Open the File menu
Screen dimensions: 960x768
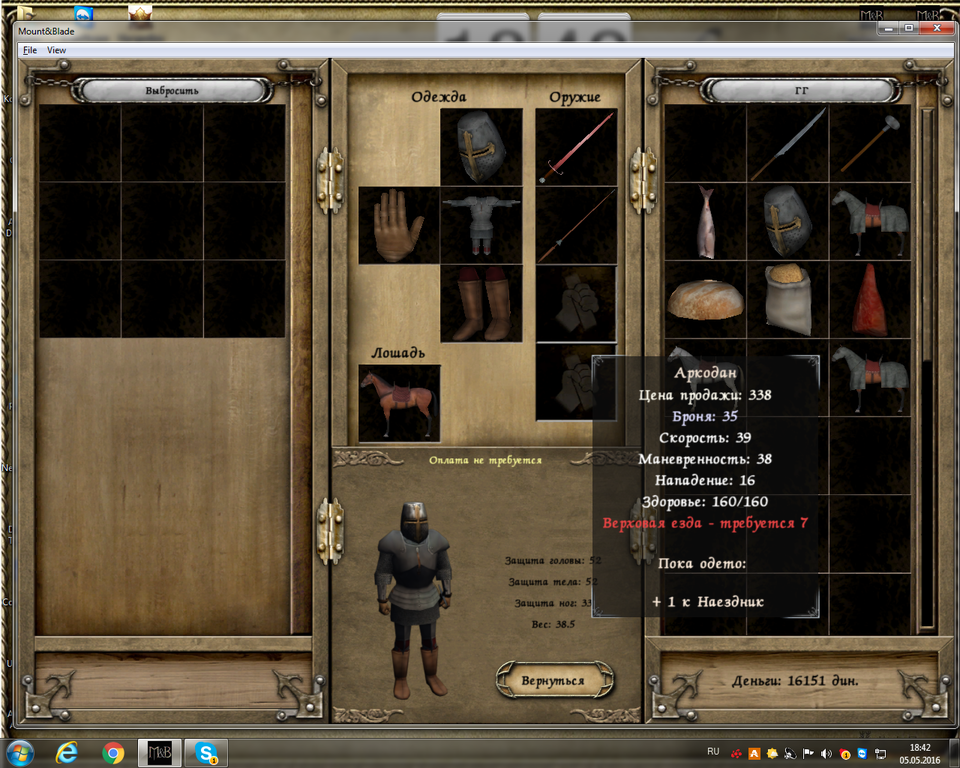click(x=29, y=50)
